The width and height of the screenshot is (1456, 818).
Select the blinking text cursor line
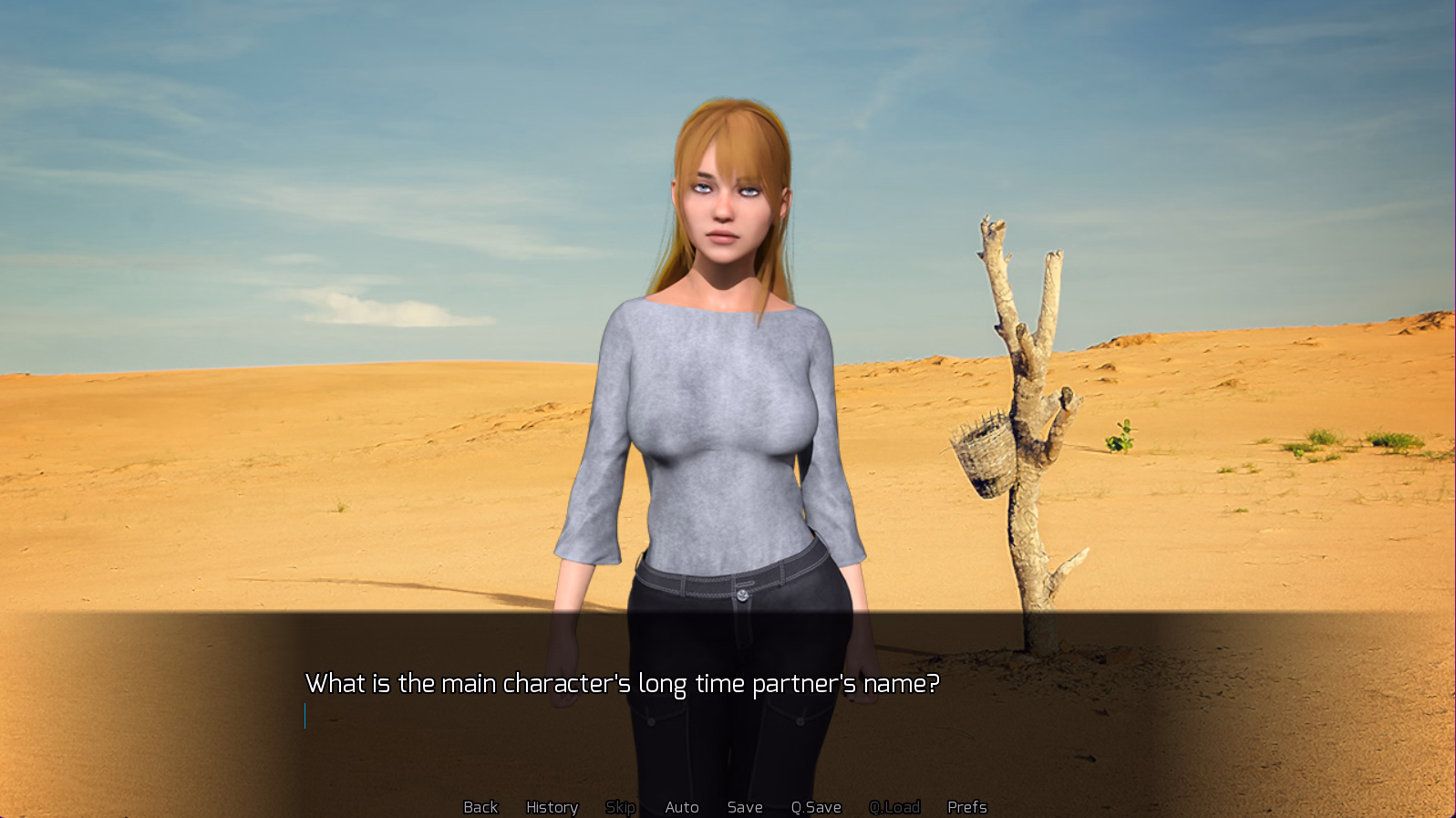(x=305, y=717)
